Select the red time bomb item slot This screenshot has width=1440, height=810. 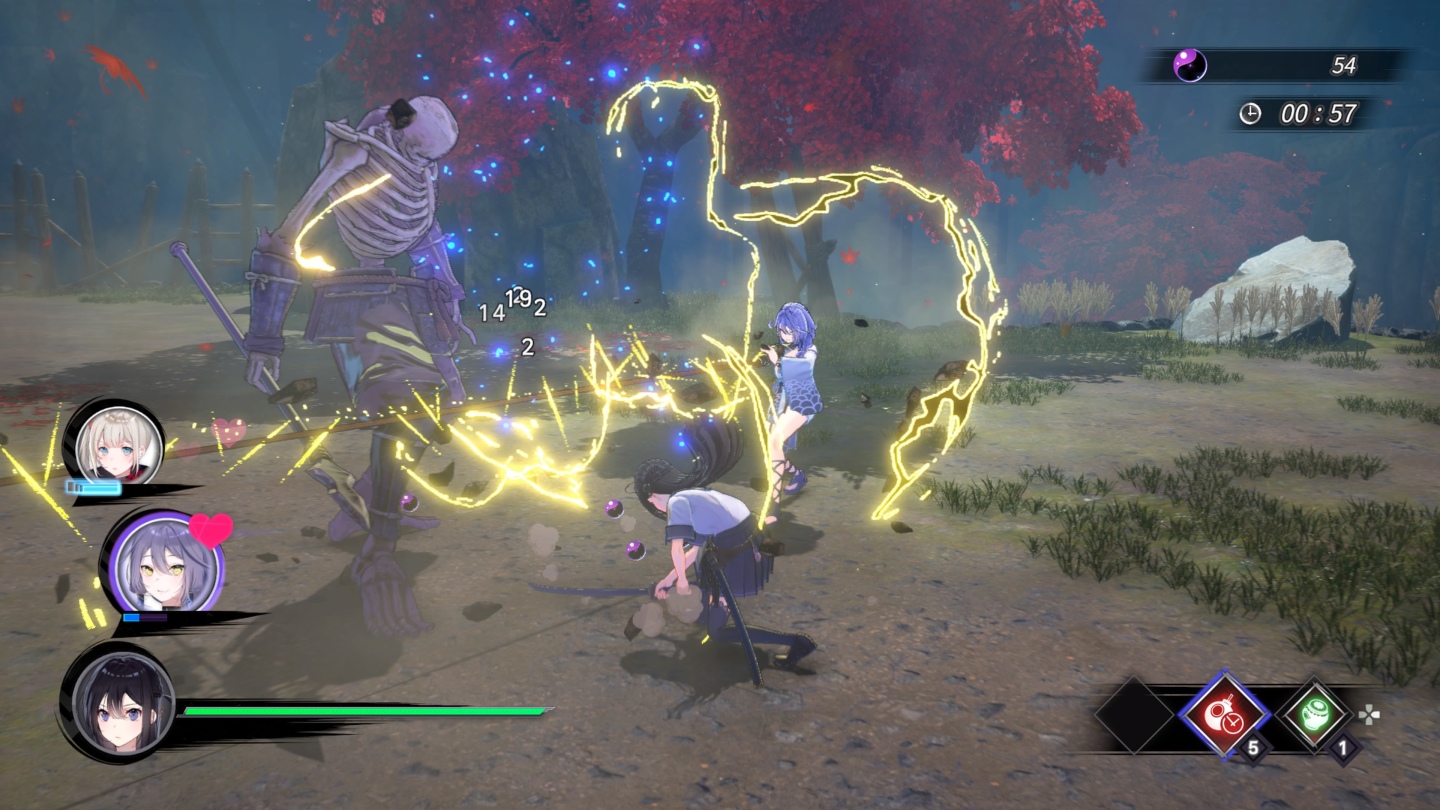pos(1224,715)
